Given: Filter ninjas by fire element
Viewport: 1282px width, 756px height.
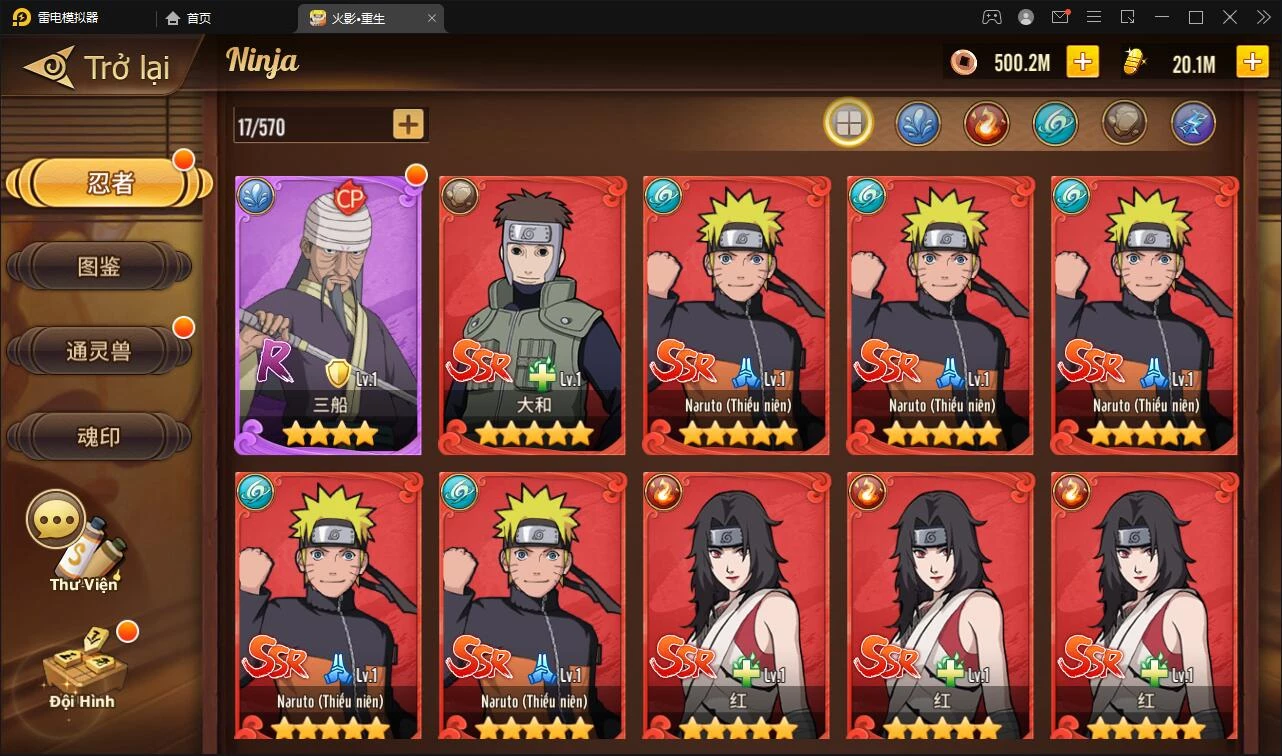Looking at the screenshot, I should (x=986, y=124).
